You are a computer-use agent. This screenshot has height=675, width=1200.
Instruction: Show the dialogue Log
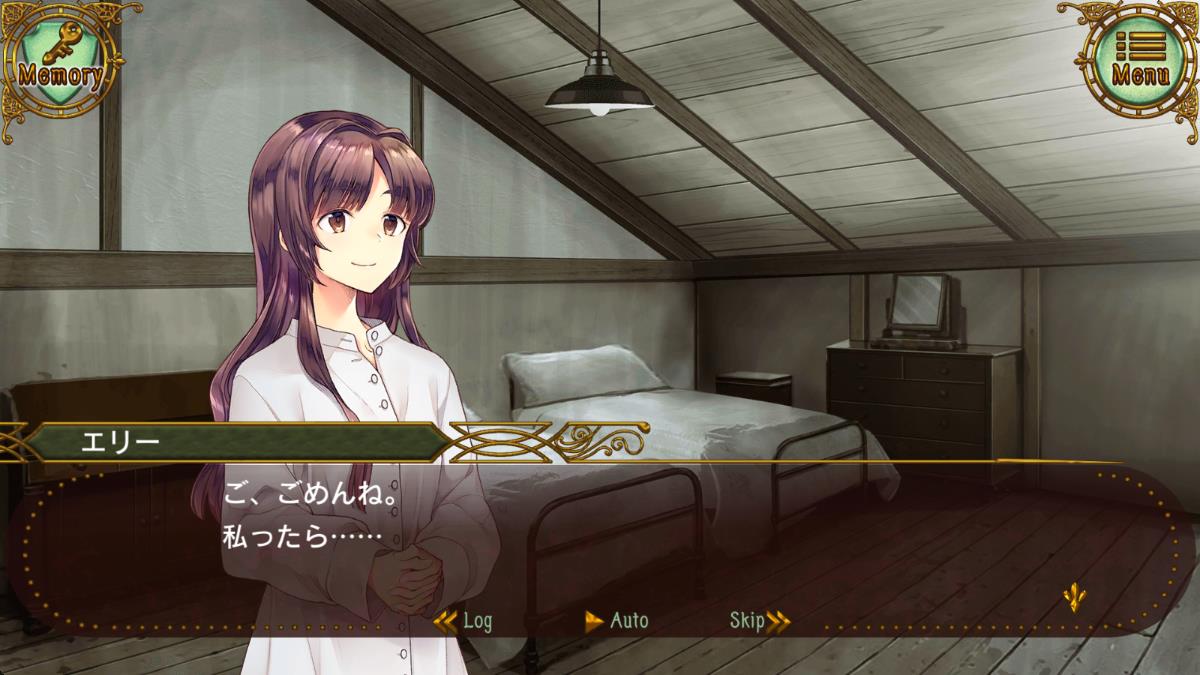click(466, 621)
